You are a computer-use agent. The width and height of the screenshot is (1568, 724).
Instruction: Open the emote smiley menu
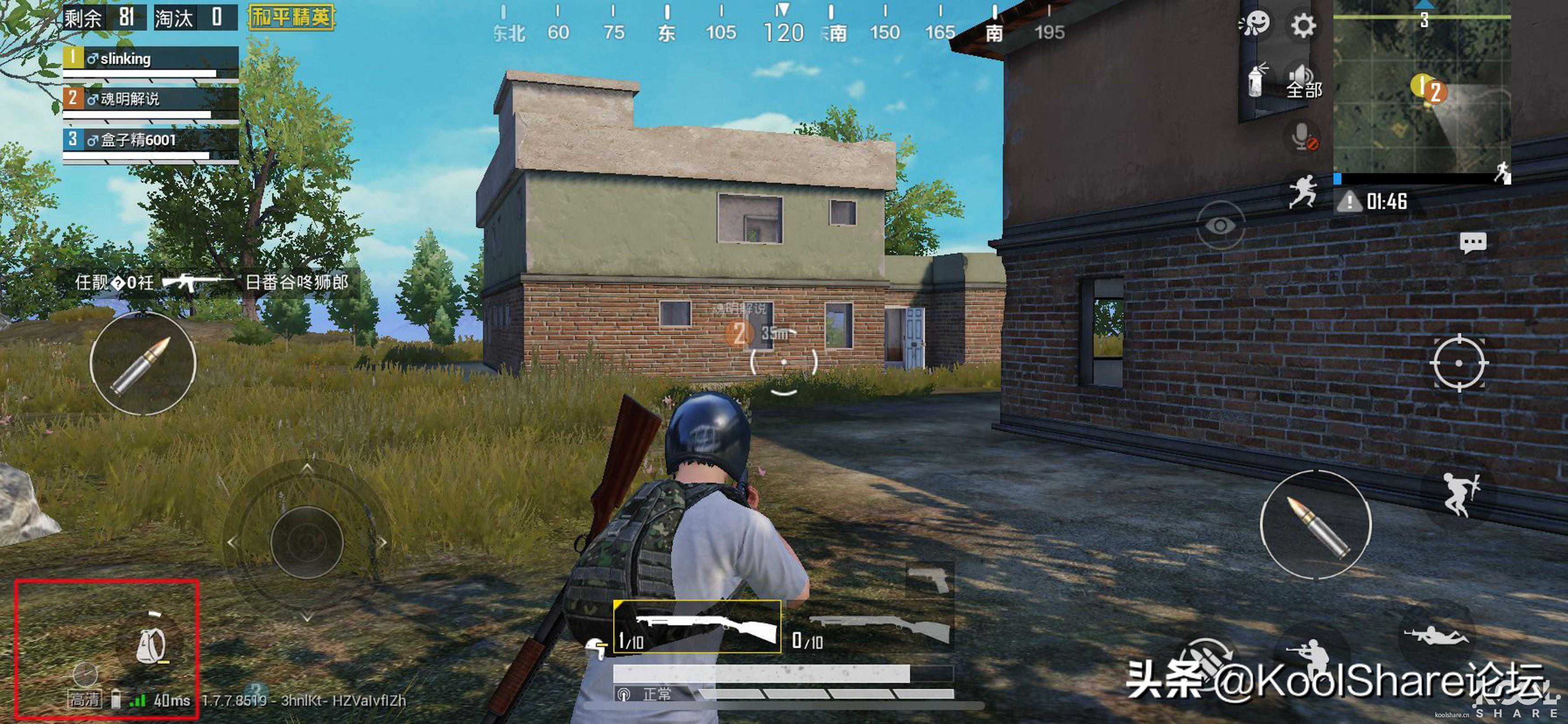click(1254, 24)
